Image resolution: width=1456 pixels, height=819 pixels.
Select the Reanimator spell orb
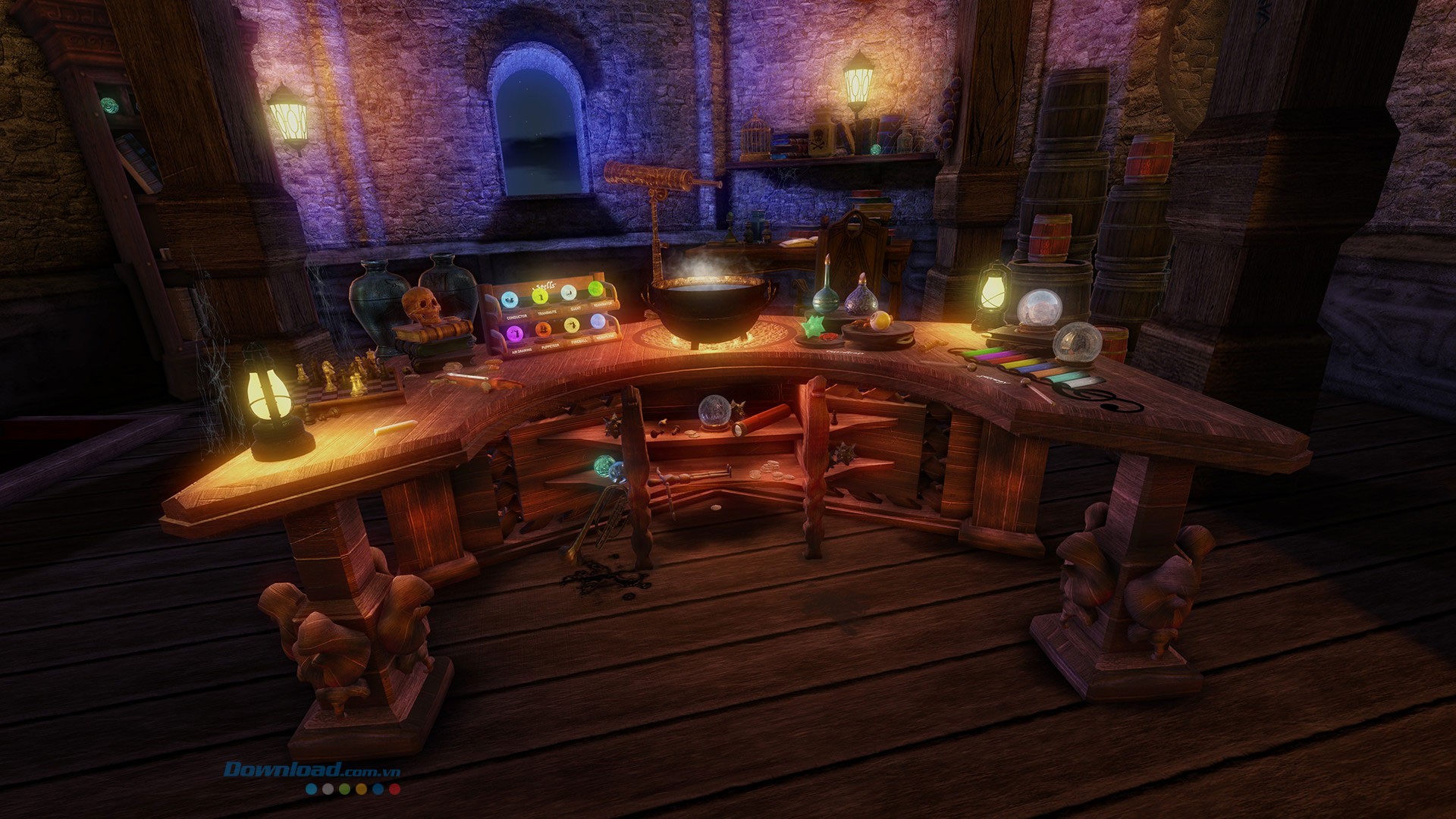tap(595, 290)
